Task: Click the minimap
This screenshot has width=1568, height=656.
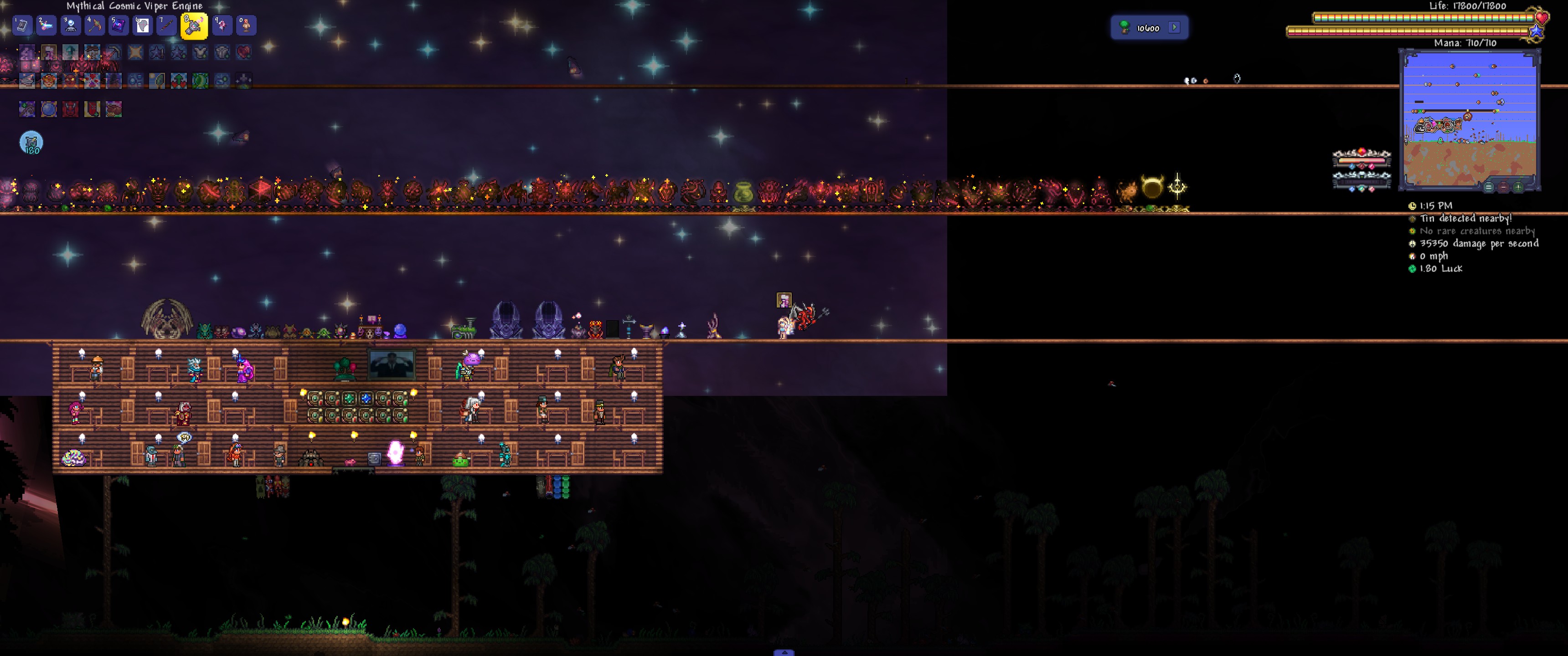Action: pos(1469,118)
